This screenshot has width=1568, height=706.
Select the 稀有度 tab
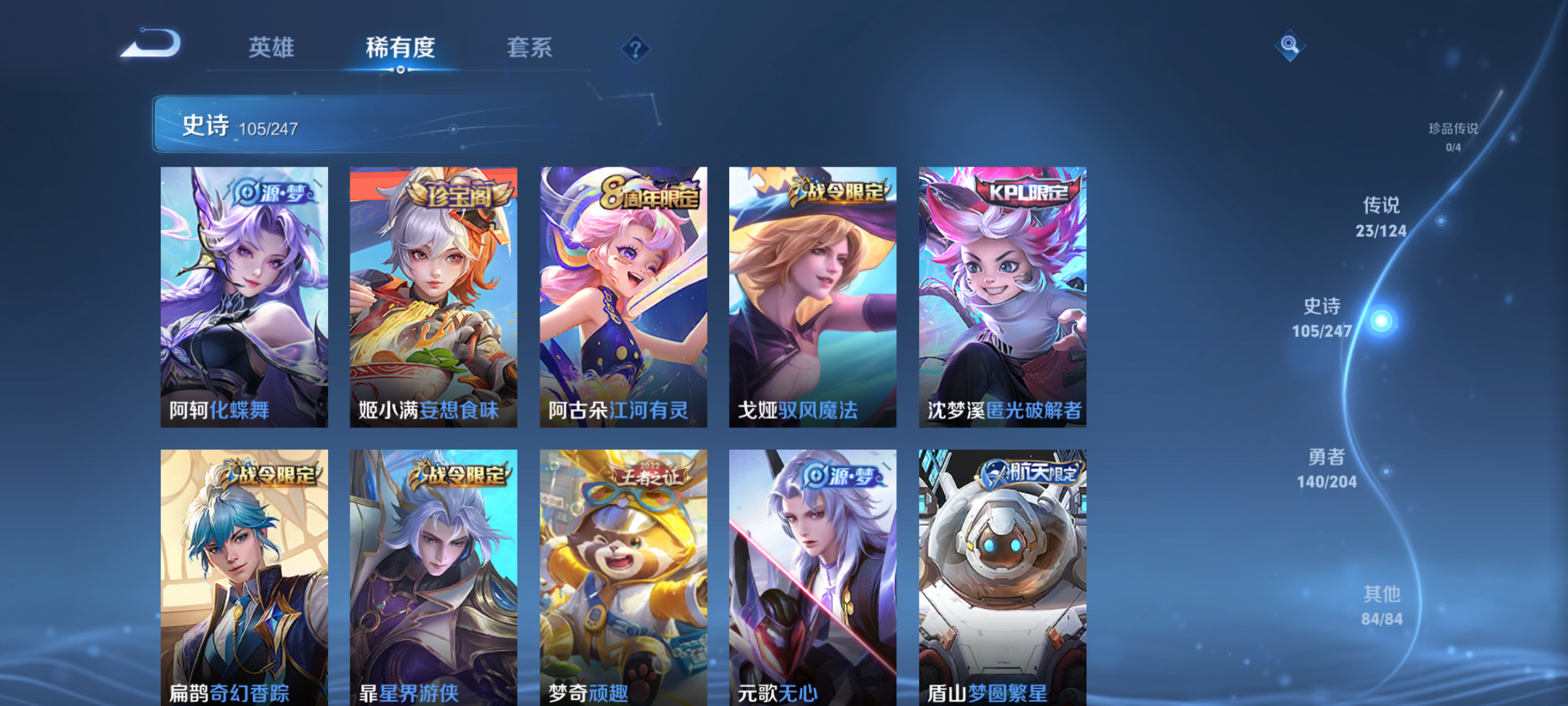pyautogui.click(x=400, y=47)
